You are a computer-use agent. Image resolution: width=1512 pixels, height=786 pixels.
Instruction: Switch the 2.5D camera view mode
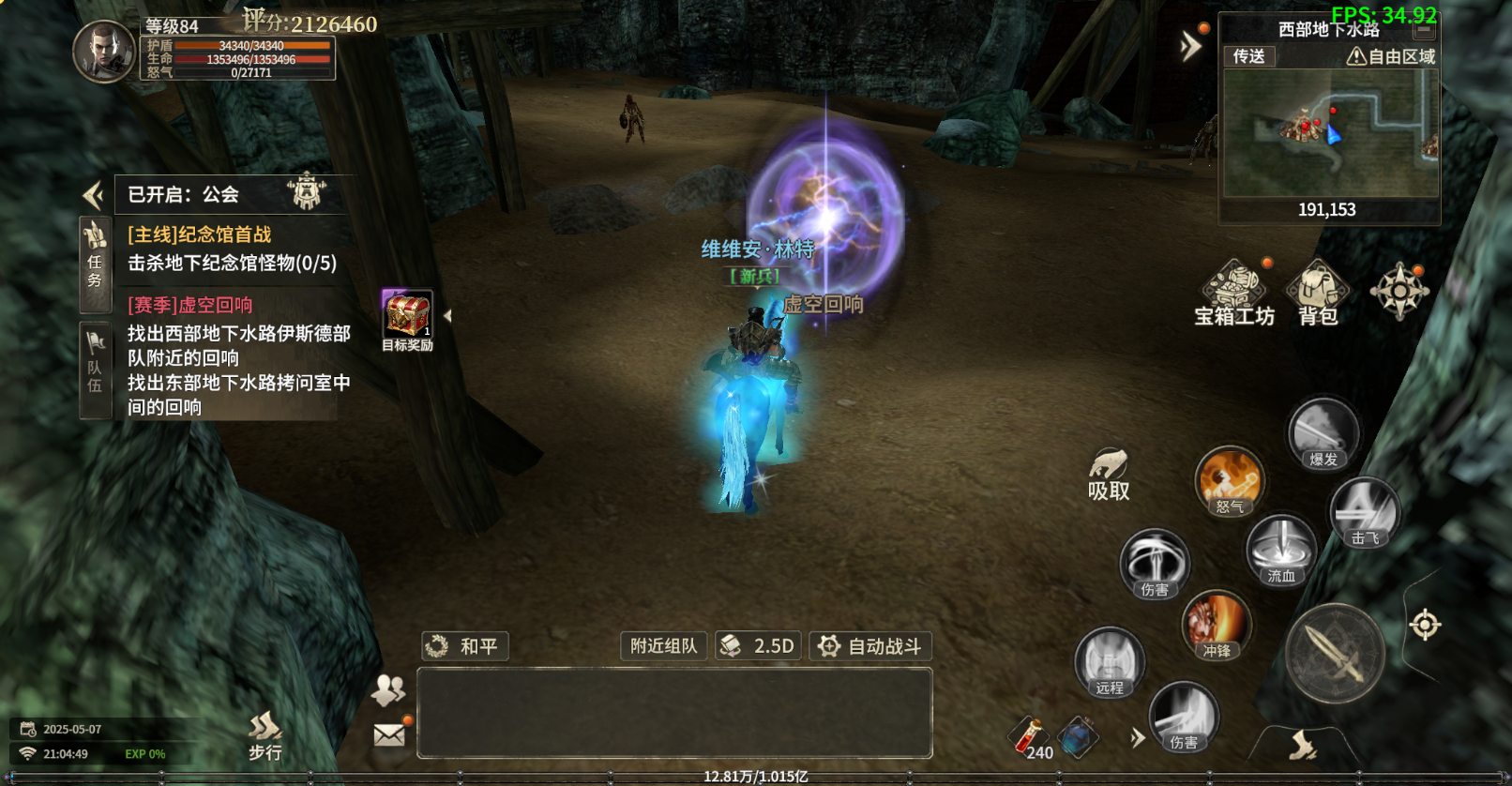758,646
